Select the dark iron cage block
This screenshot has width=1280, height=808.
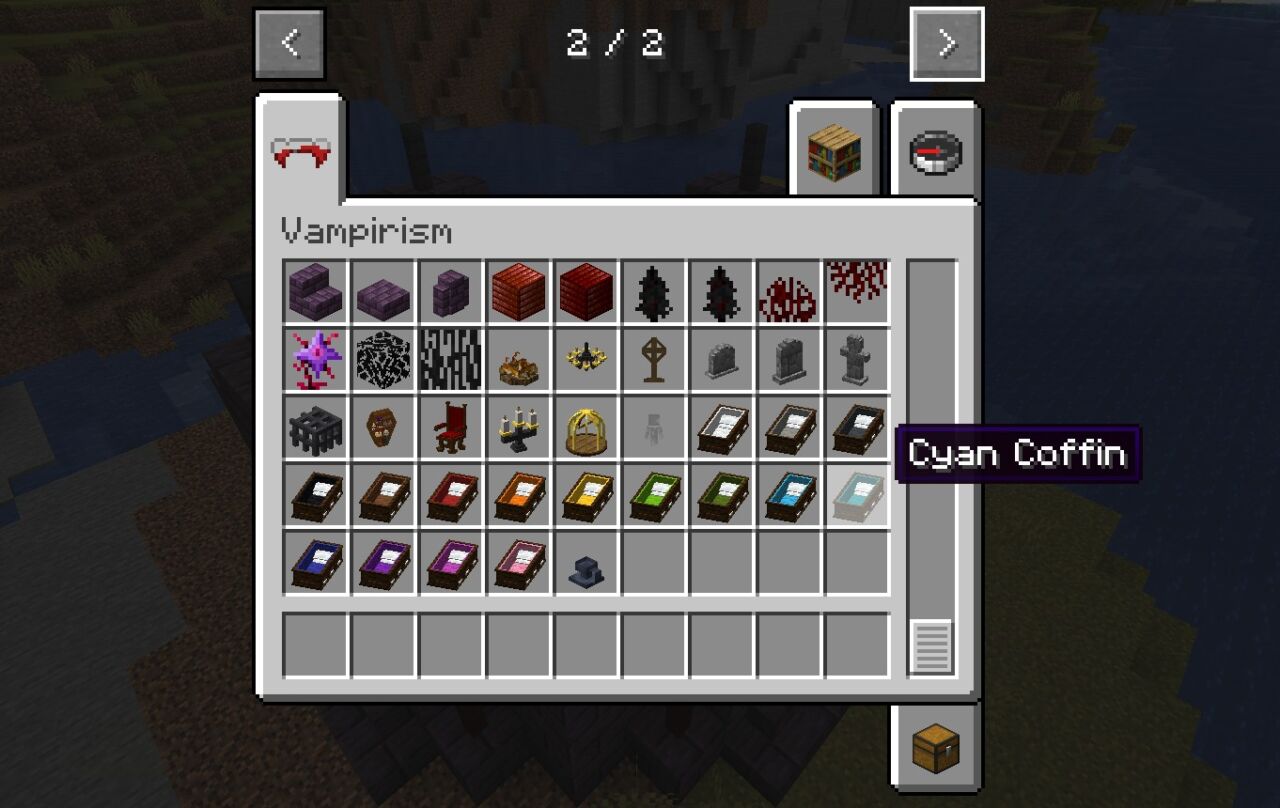click(314, 428)
